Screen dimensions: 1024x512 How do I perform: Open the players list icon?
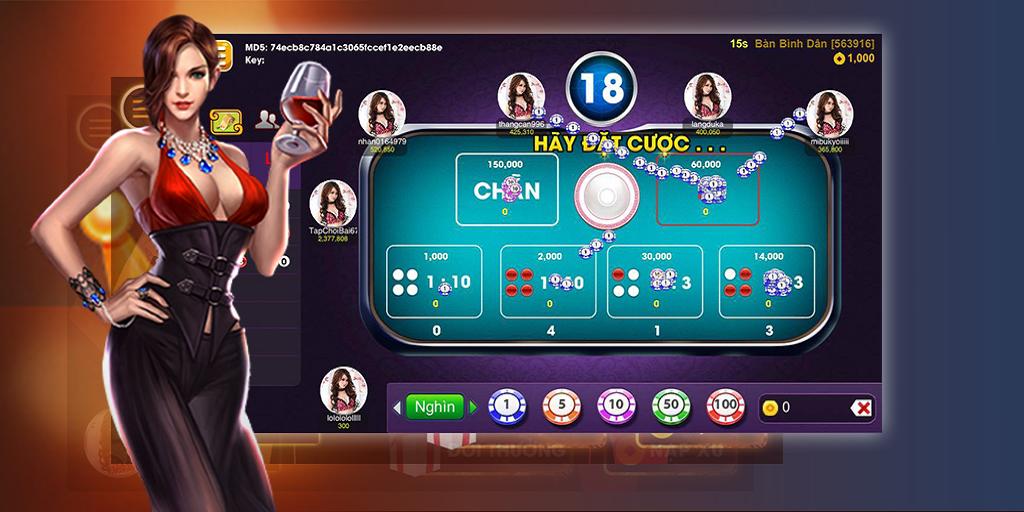pyautogui.click(x=266, y=120)
